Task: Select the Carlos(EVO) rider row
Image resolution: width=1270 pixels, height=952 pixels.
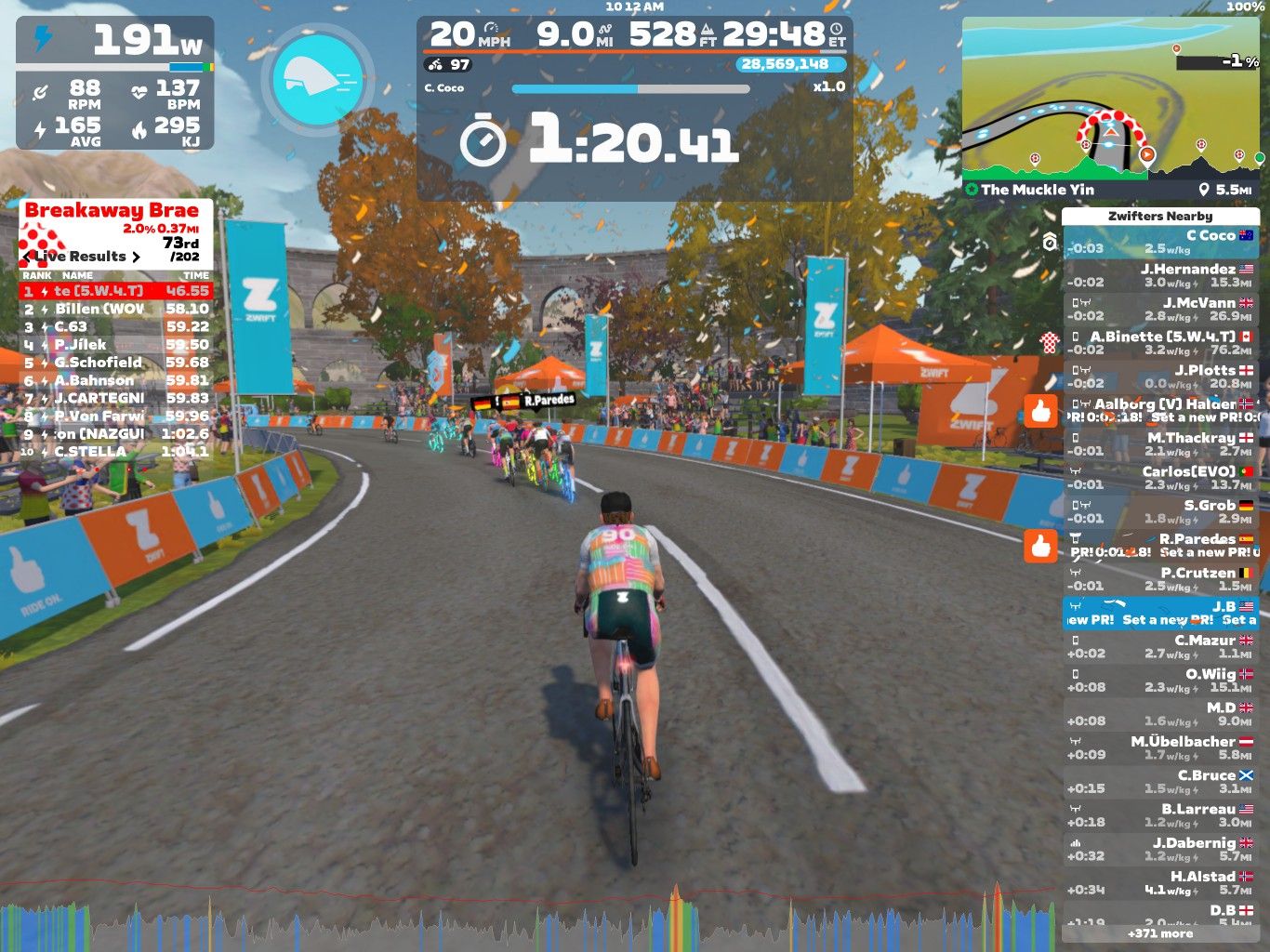Action: [1159, 478]
